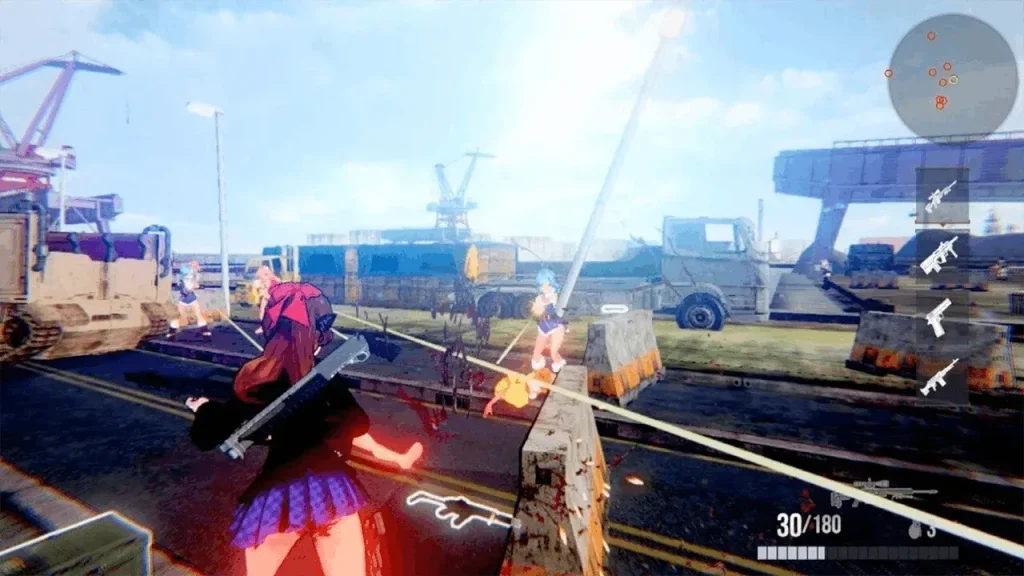
Task: Select the scoped rifle weapon slot
Action: 940,196
